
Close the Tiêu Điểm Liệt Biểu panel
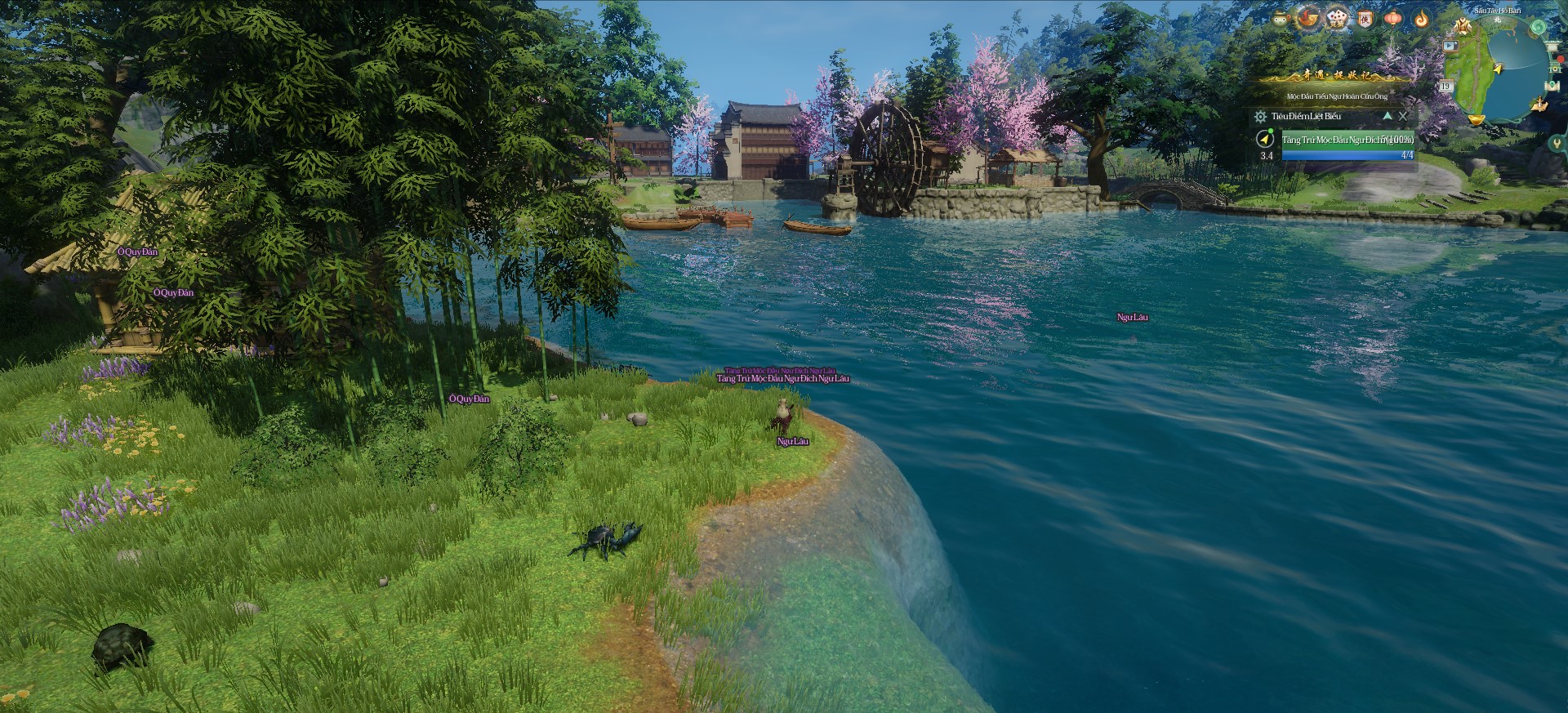(x=1403, y=116)
